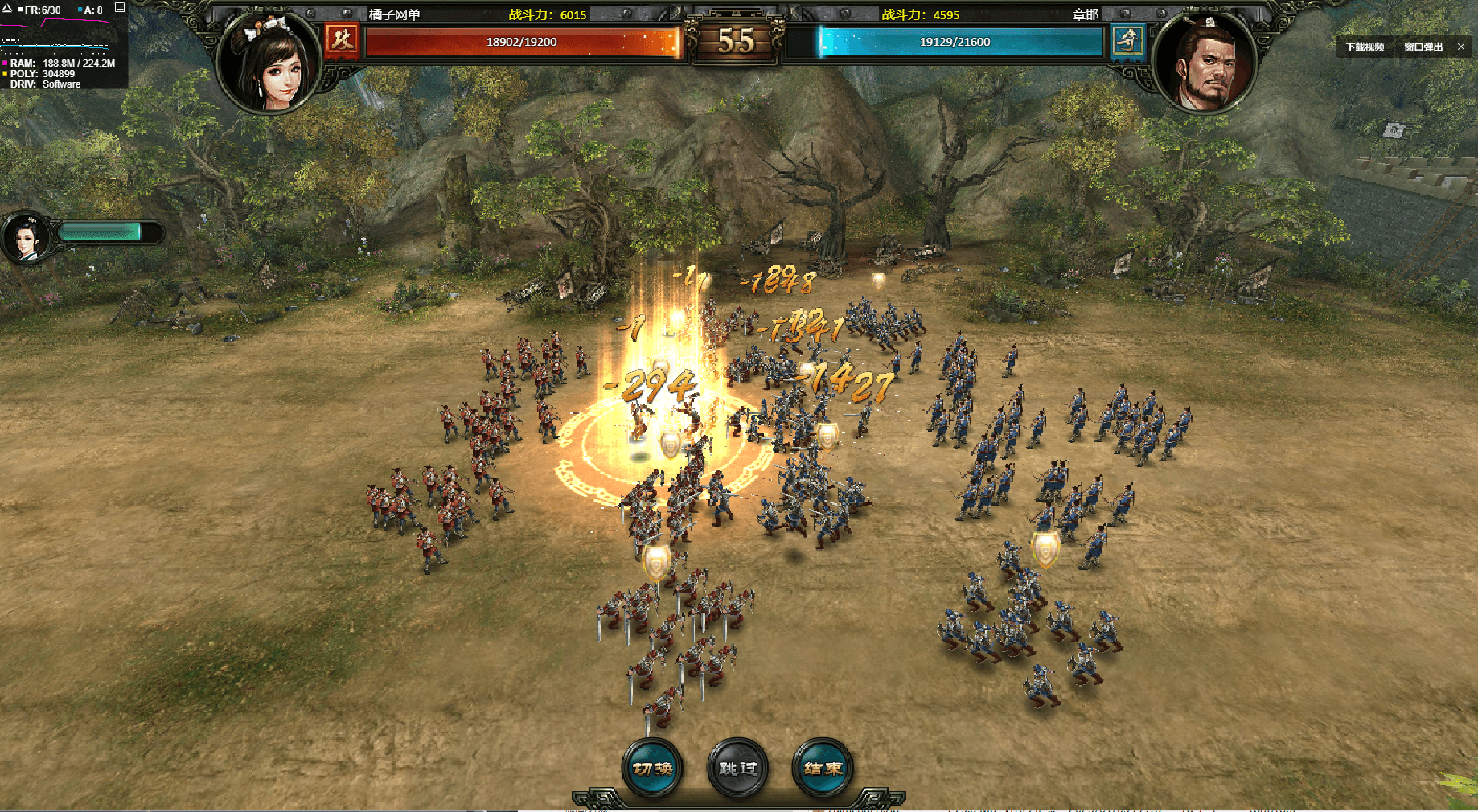Screen dimensions: 1478x812
Task: End the battle with 结束 button
Action: (823, 768)
